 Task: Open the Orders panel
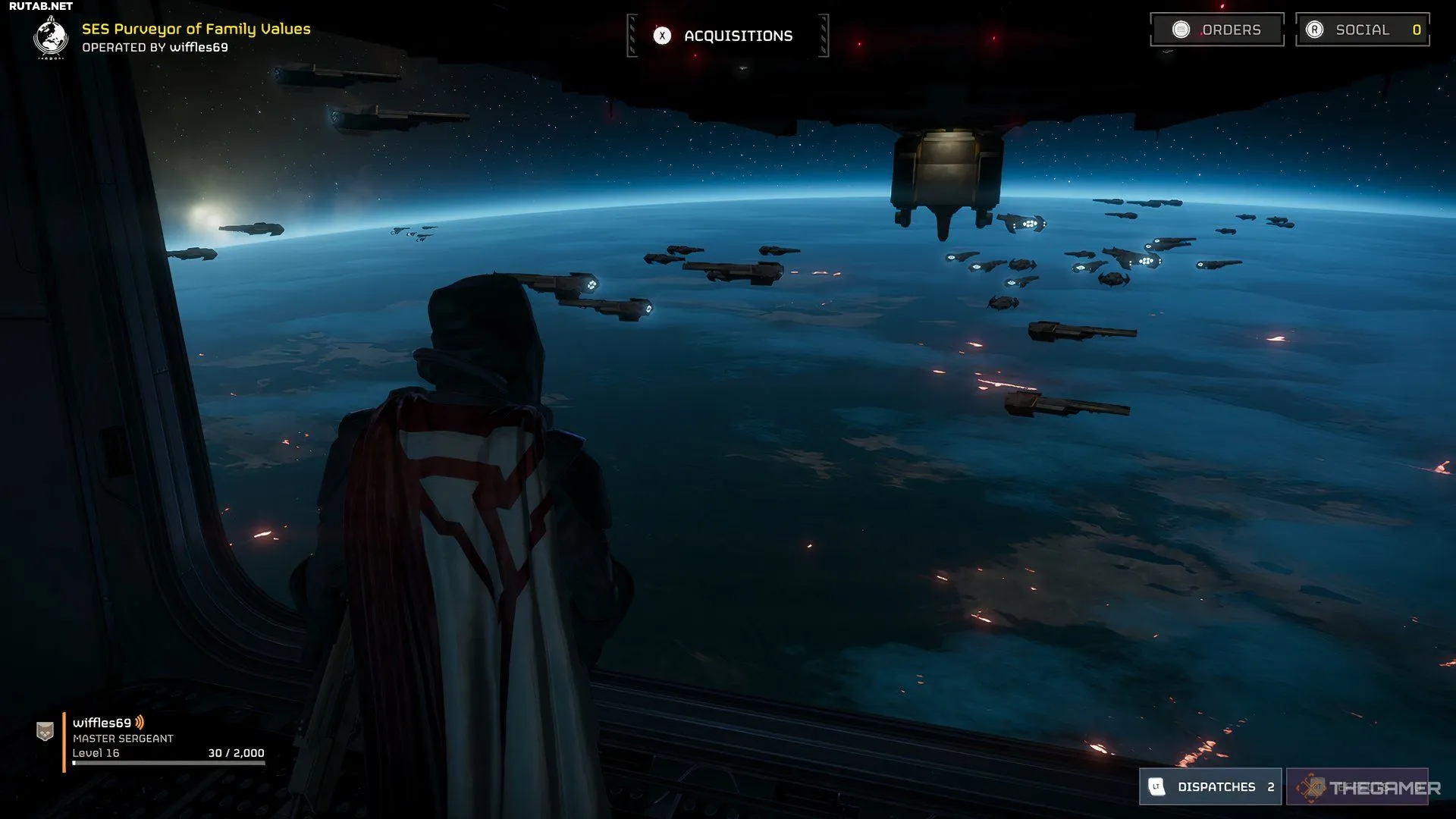pos(1216,30)
